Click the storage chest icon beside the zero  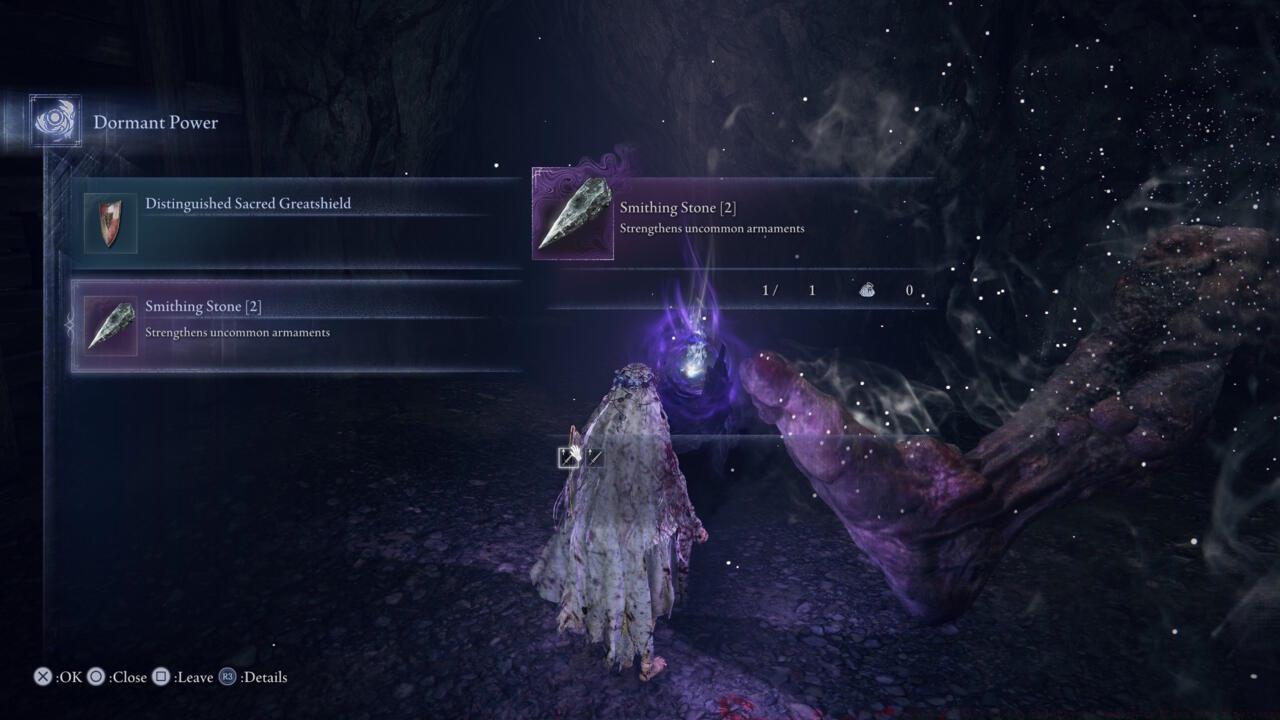point(866,289)
